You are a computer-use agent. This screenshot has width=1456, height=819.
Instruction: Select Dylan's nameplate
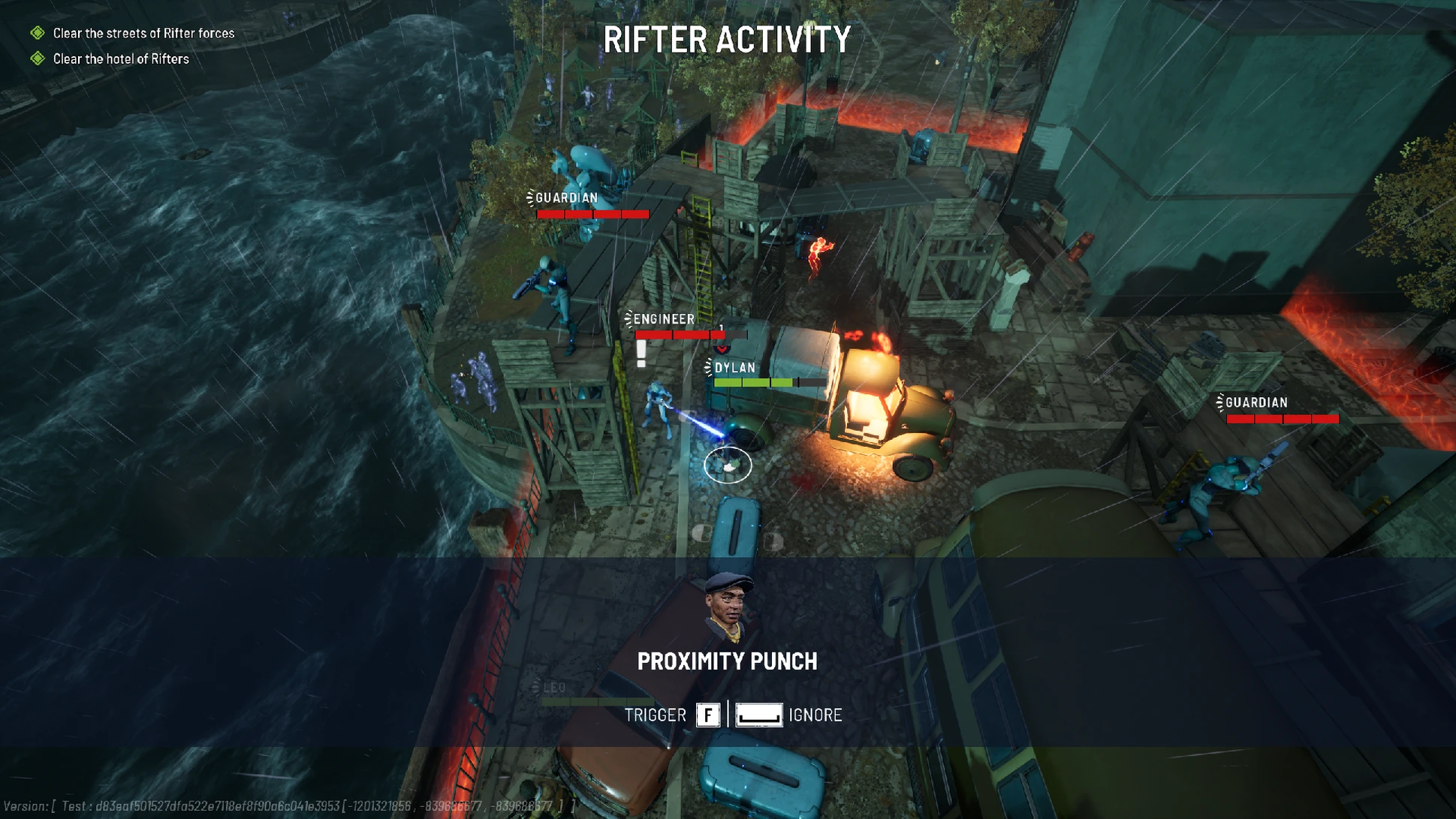pyautogui.click(x=734, y=368)
